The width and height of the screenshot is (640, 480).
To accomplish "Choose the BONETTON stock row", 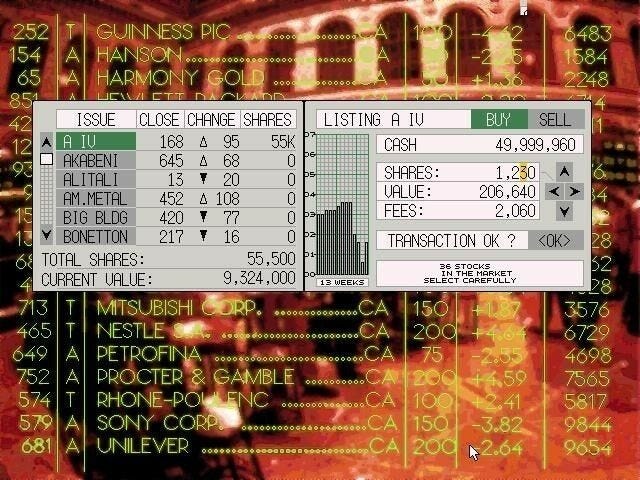I will coord(95,236).
